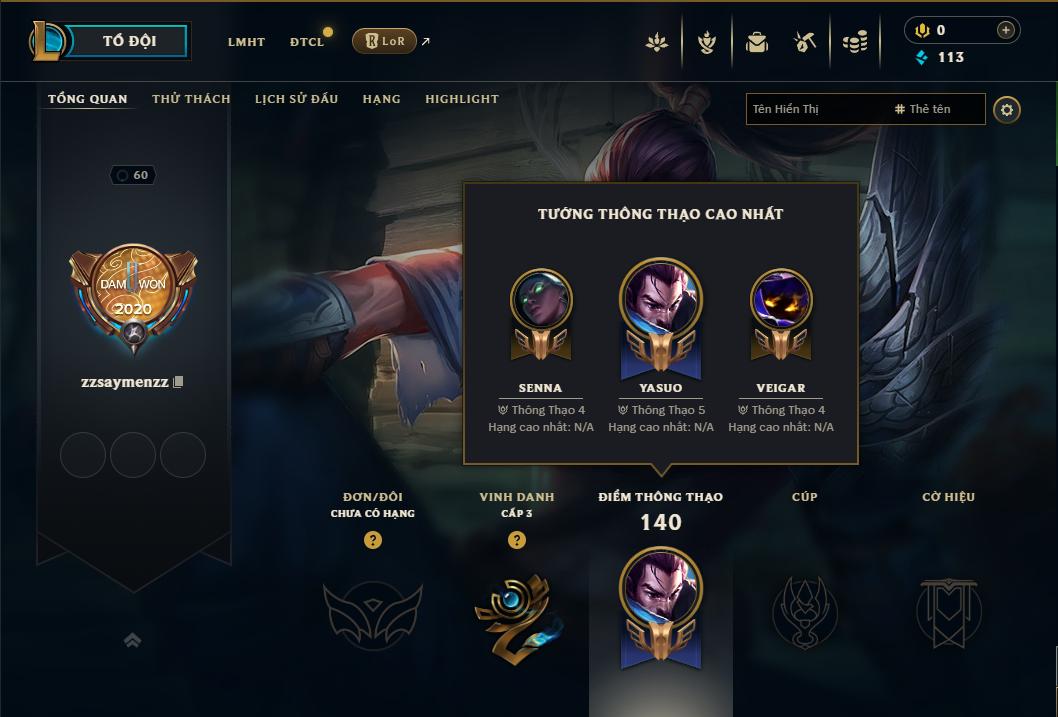Select the HẠNG profile tab
This screenshot has width=1058, height=717.
pos(381,99)
